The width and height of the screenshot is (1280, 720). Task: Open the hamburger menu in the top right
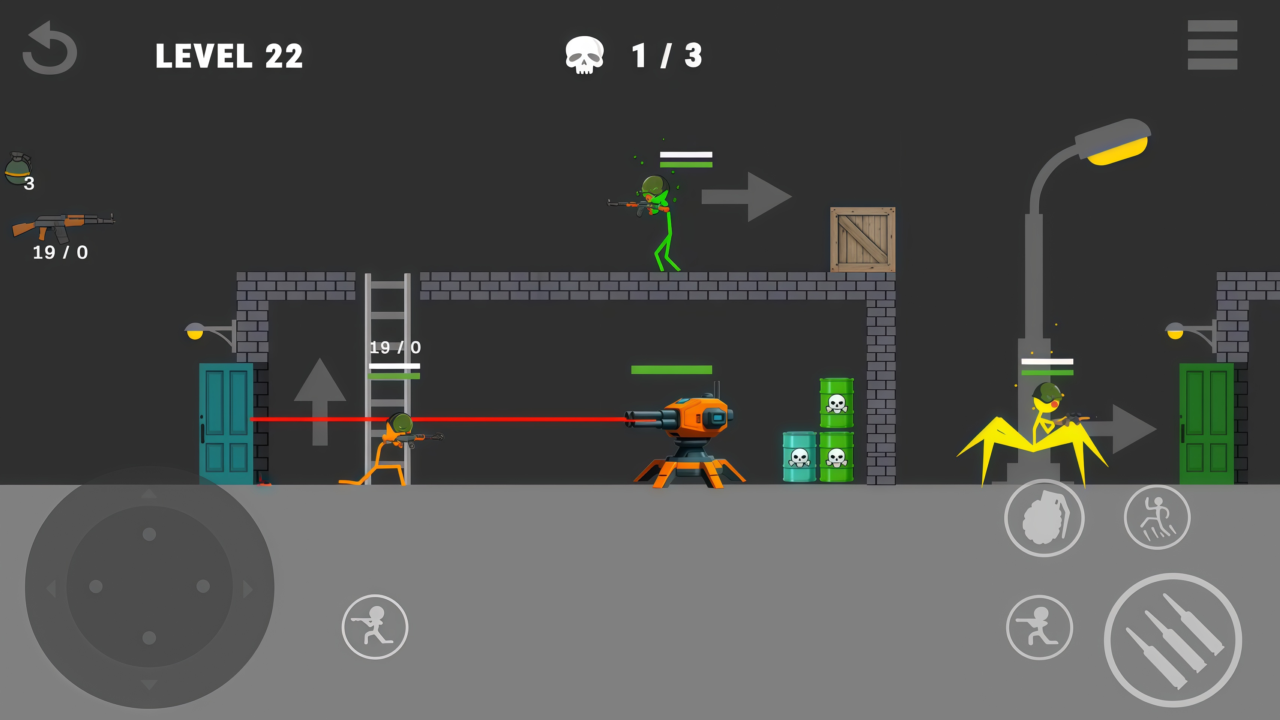pos(1212,45)
